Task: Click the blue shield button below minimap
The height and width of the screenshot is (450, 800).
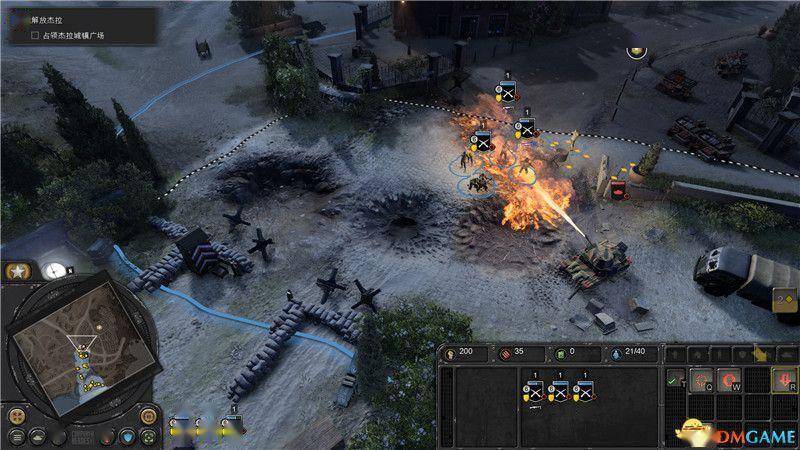Action: (128, 436)
